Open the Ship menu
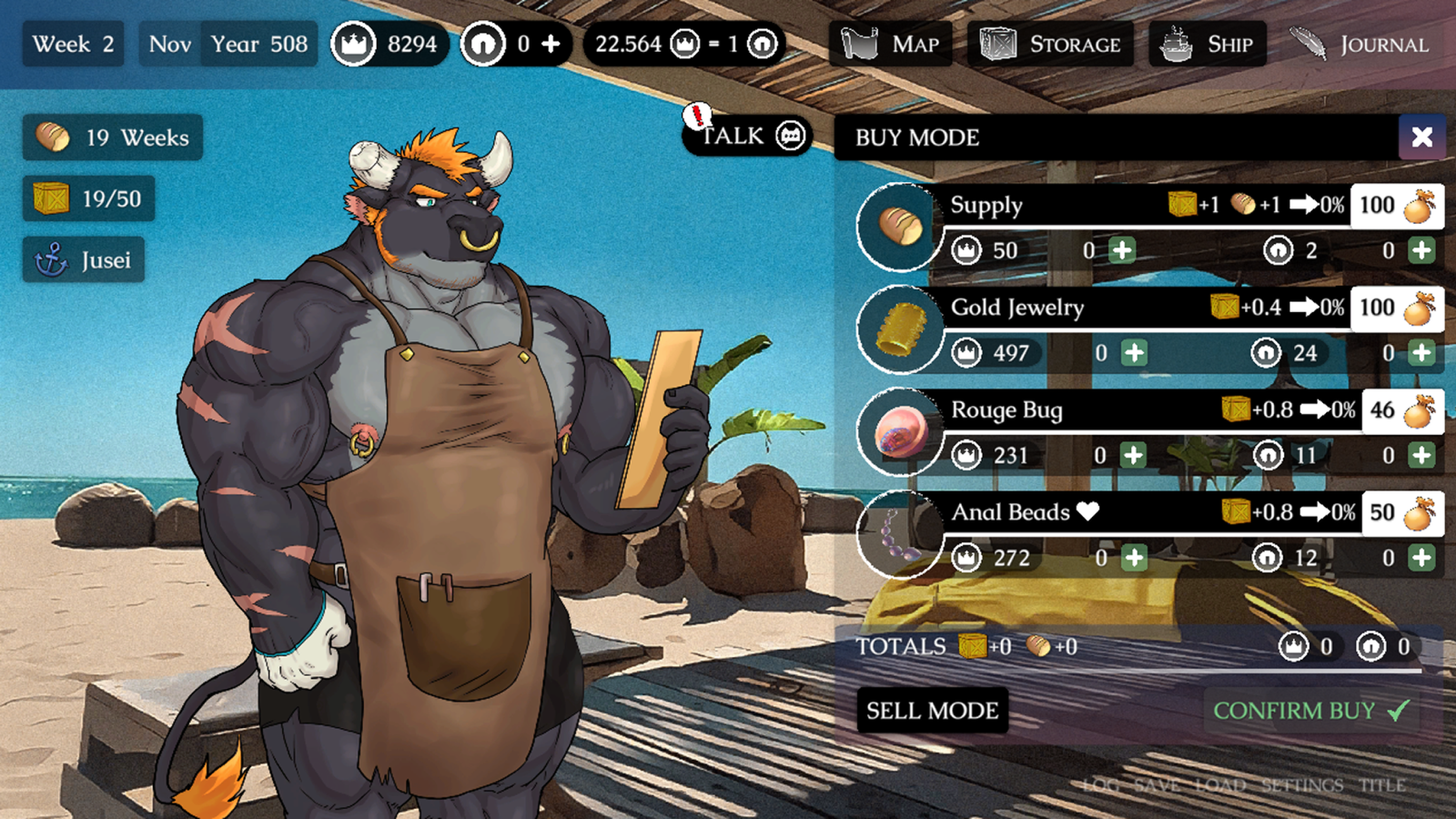 1208,44
